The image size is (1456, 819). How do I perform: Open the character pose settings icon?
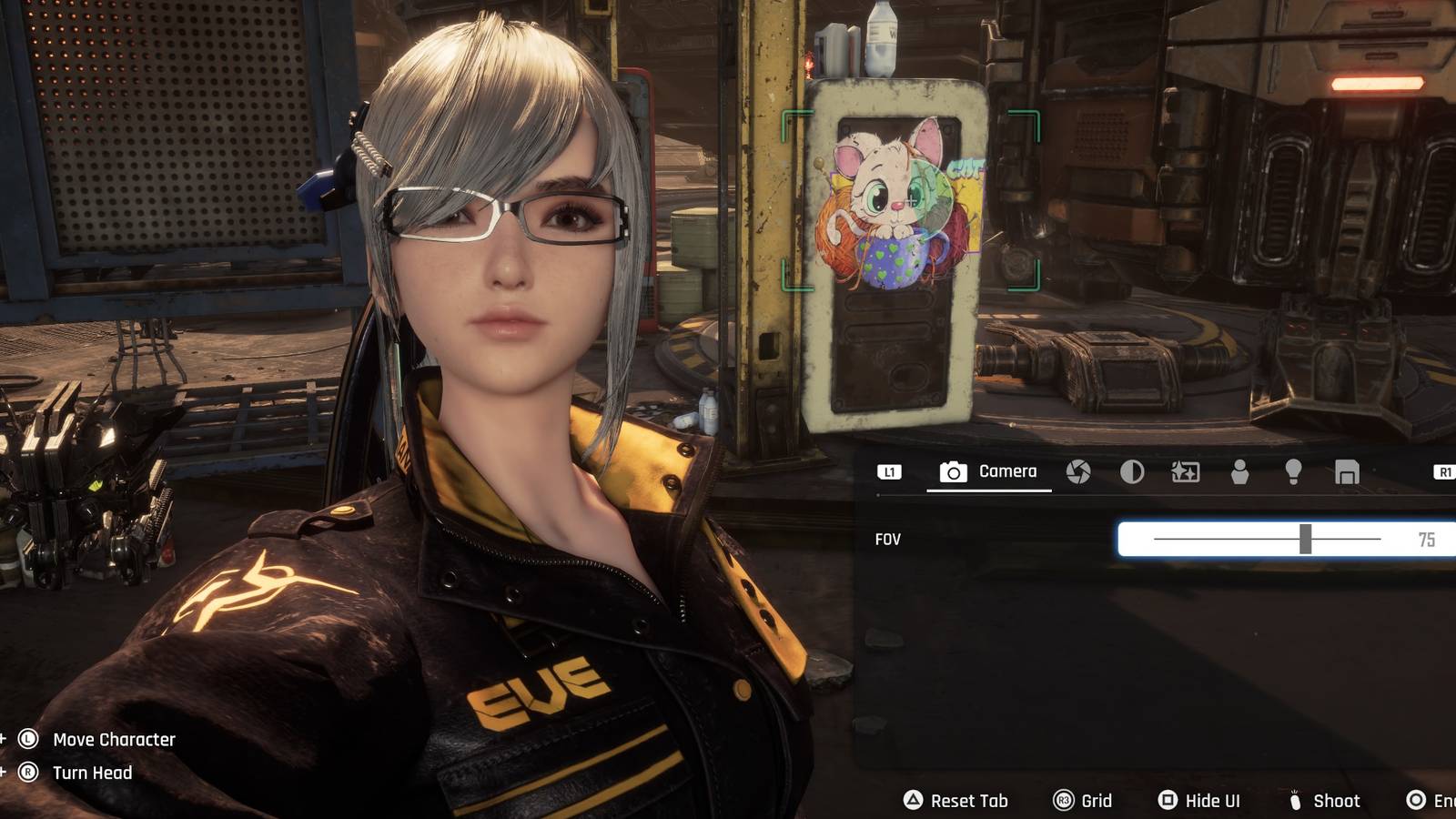pos(1241,472)
